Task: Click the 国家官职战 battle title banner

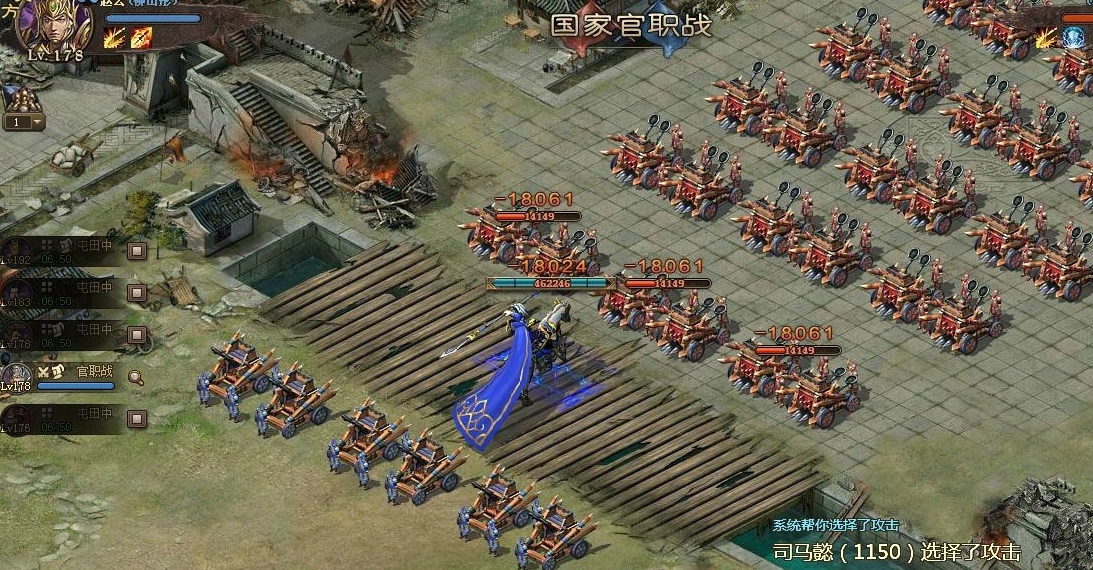Action: click(631, 25)
